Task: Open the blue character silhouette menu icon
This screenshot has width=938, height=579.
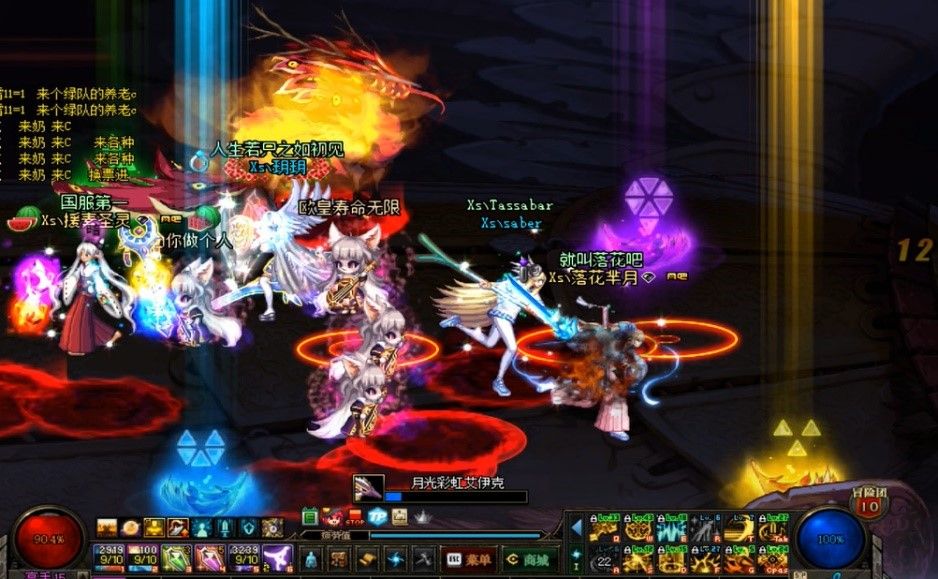Action: click(x=310, y=559)
